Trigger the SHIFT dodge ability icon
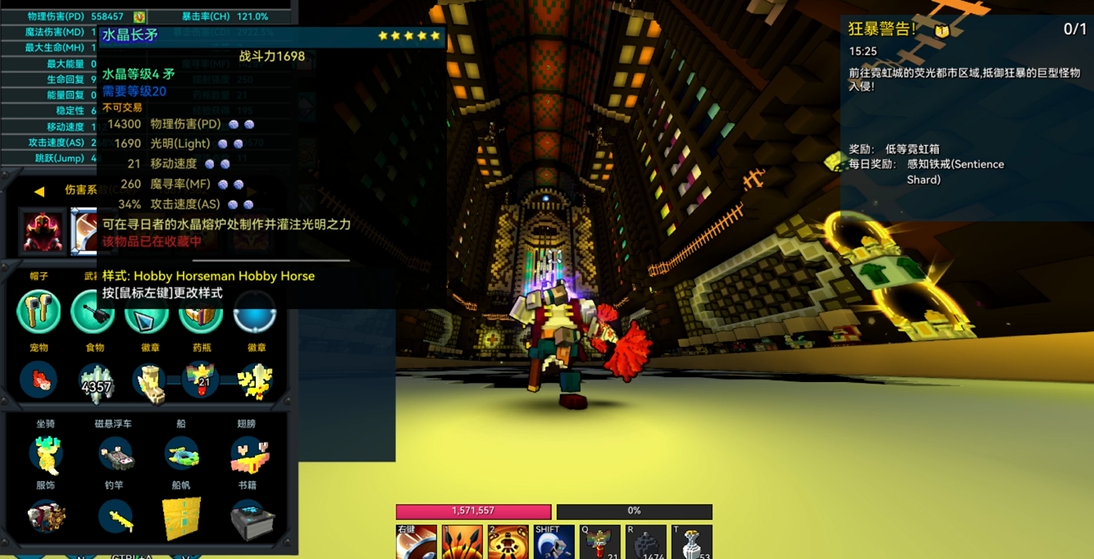1094x559 pixels. tap(554, 543)
